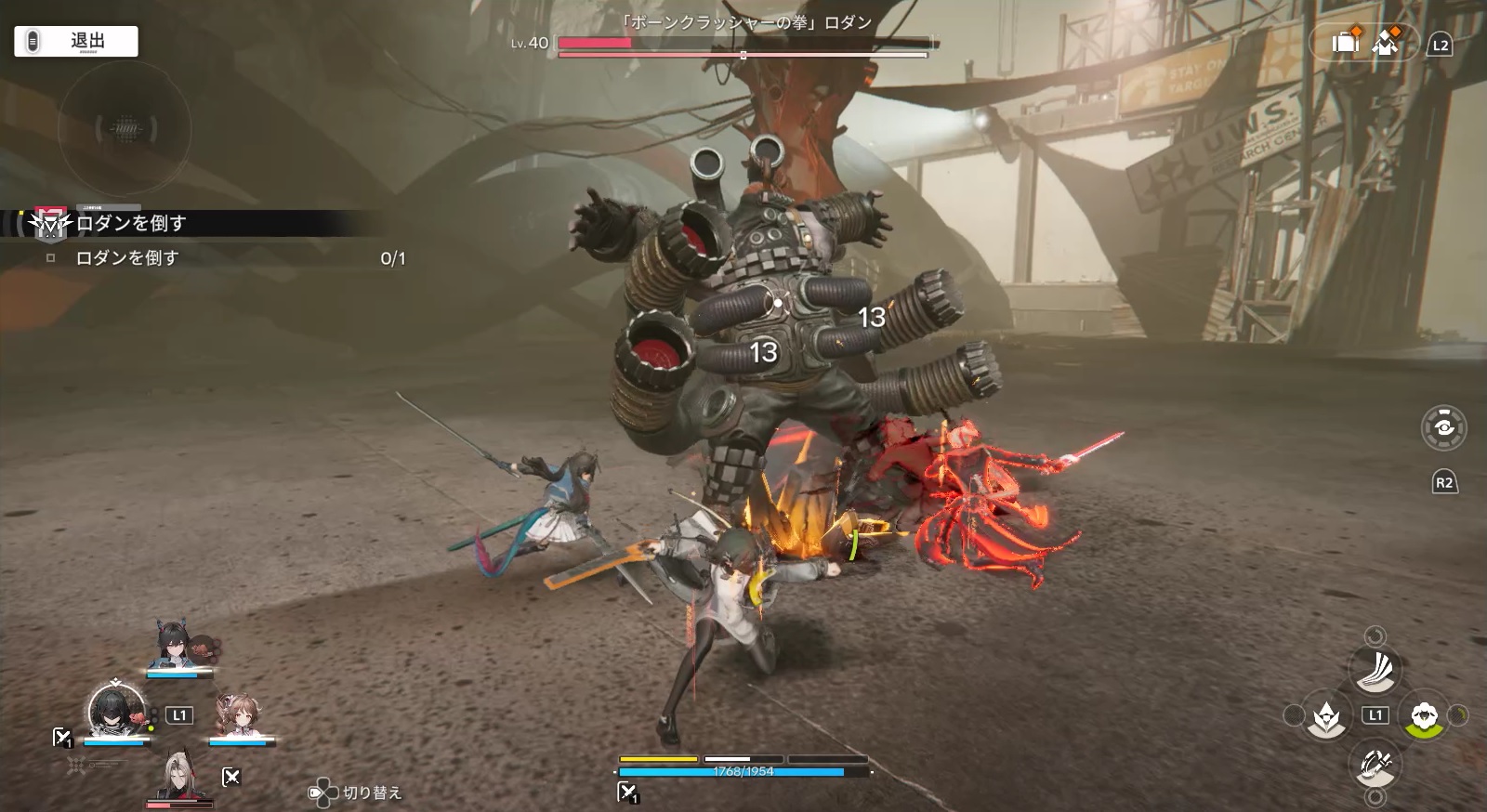1487x812 pixels.
Task: Trigger the ring-and-blade skill icon
Action: click(1375, 765)
